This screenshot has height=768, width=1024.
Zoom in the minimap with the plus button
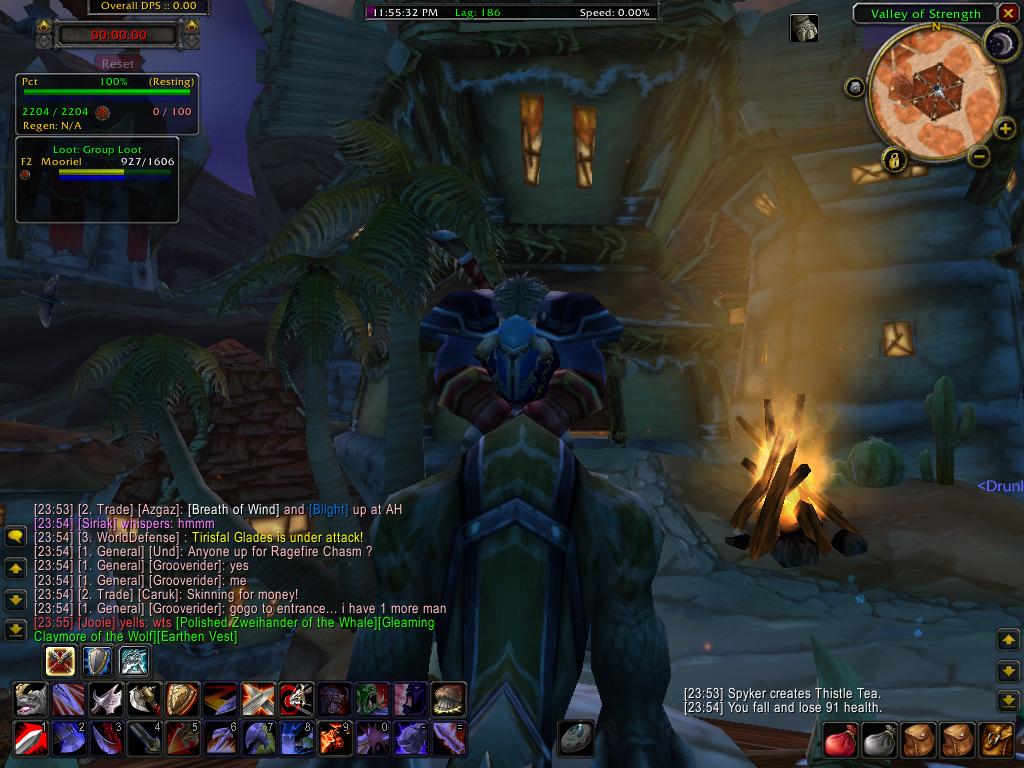tap(1006, 129)
